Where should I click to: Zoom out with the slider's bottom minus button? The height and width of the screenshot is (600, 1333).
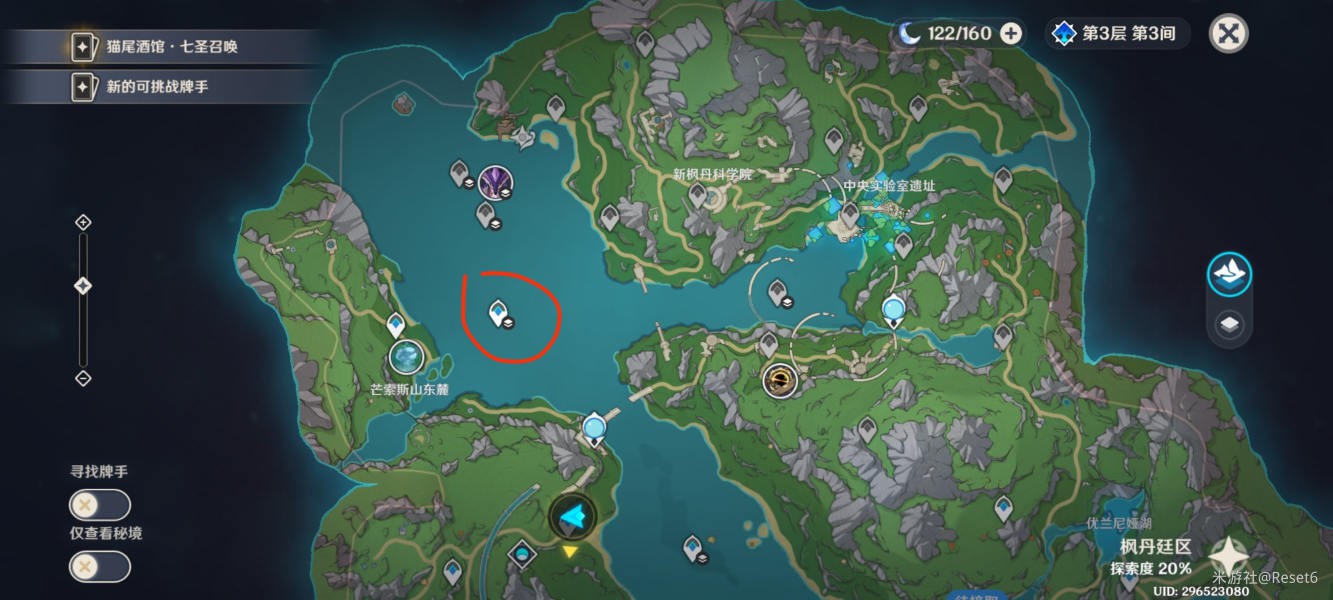[x=84, y=378]
